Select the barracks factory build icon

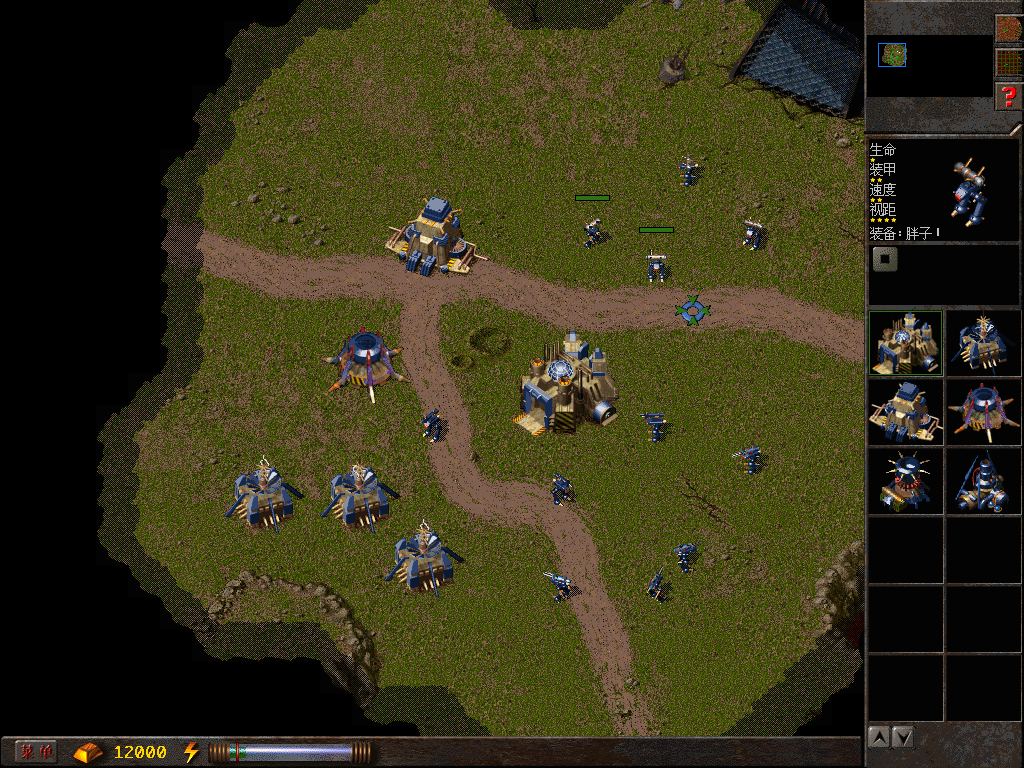click(x=905, y=411)
